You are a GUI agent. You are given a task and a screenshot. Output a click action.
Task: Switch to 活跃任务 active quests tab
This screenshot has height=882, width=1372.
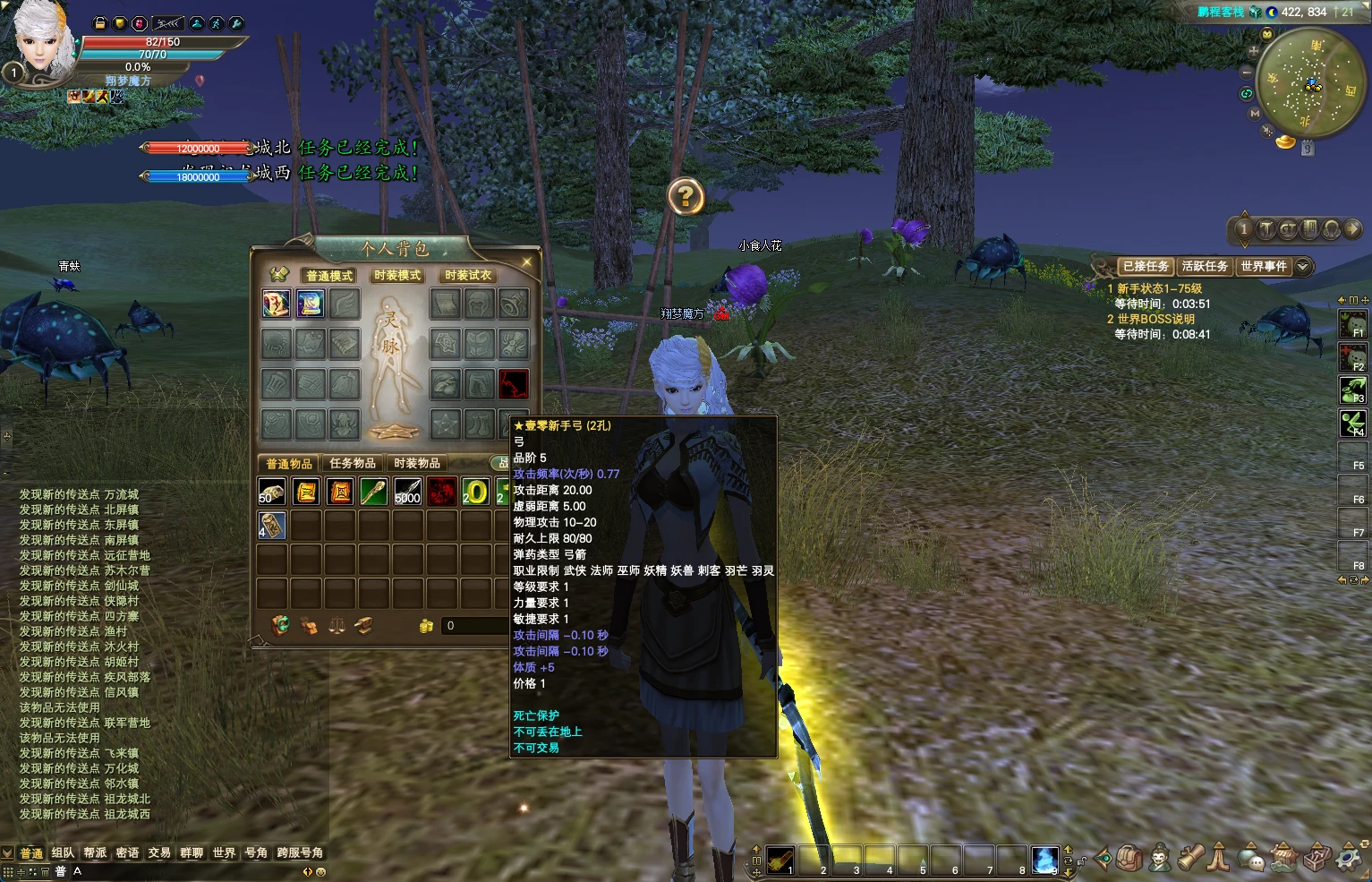(1204, 266)
